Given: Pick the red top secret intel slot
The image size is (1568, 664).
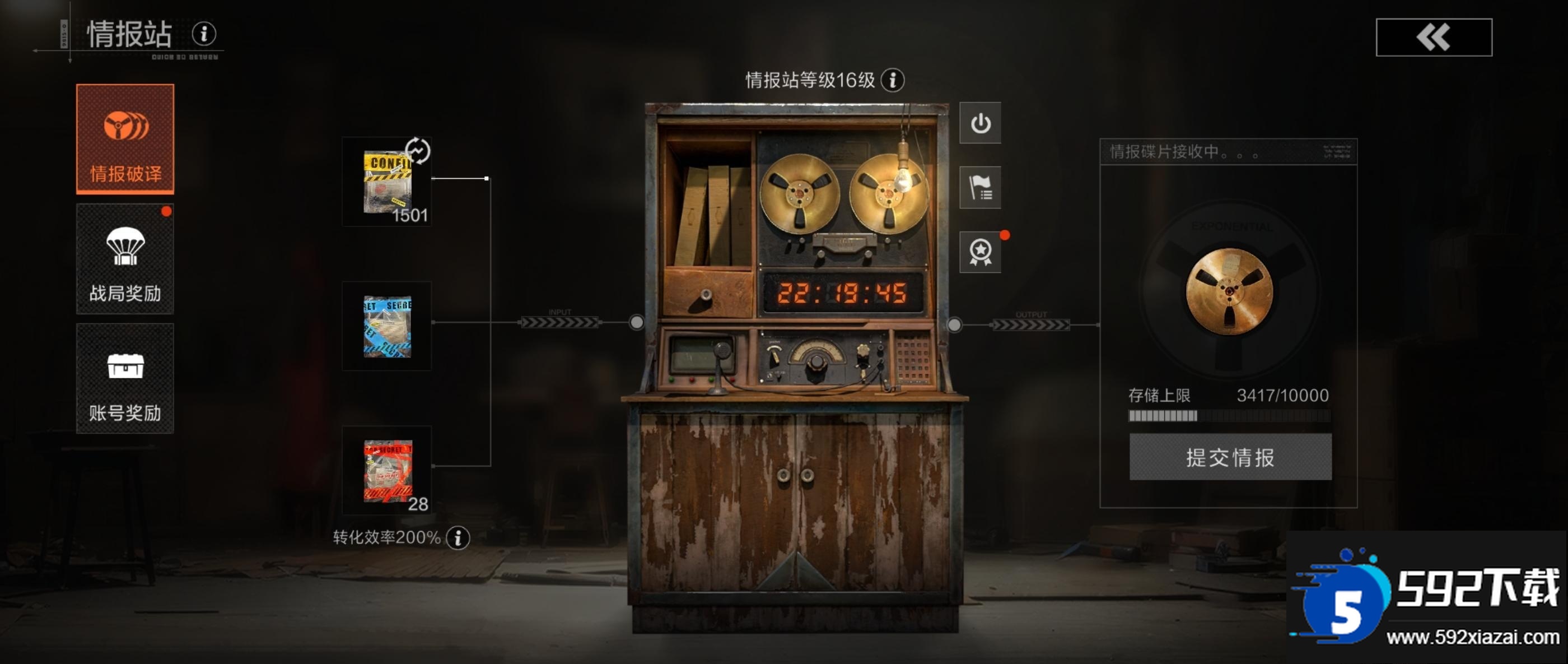Looking at the screenshot, I should click(x=387, y=470).
